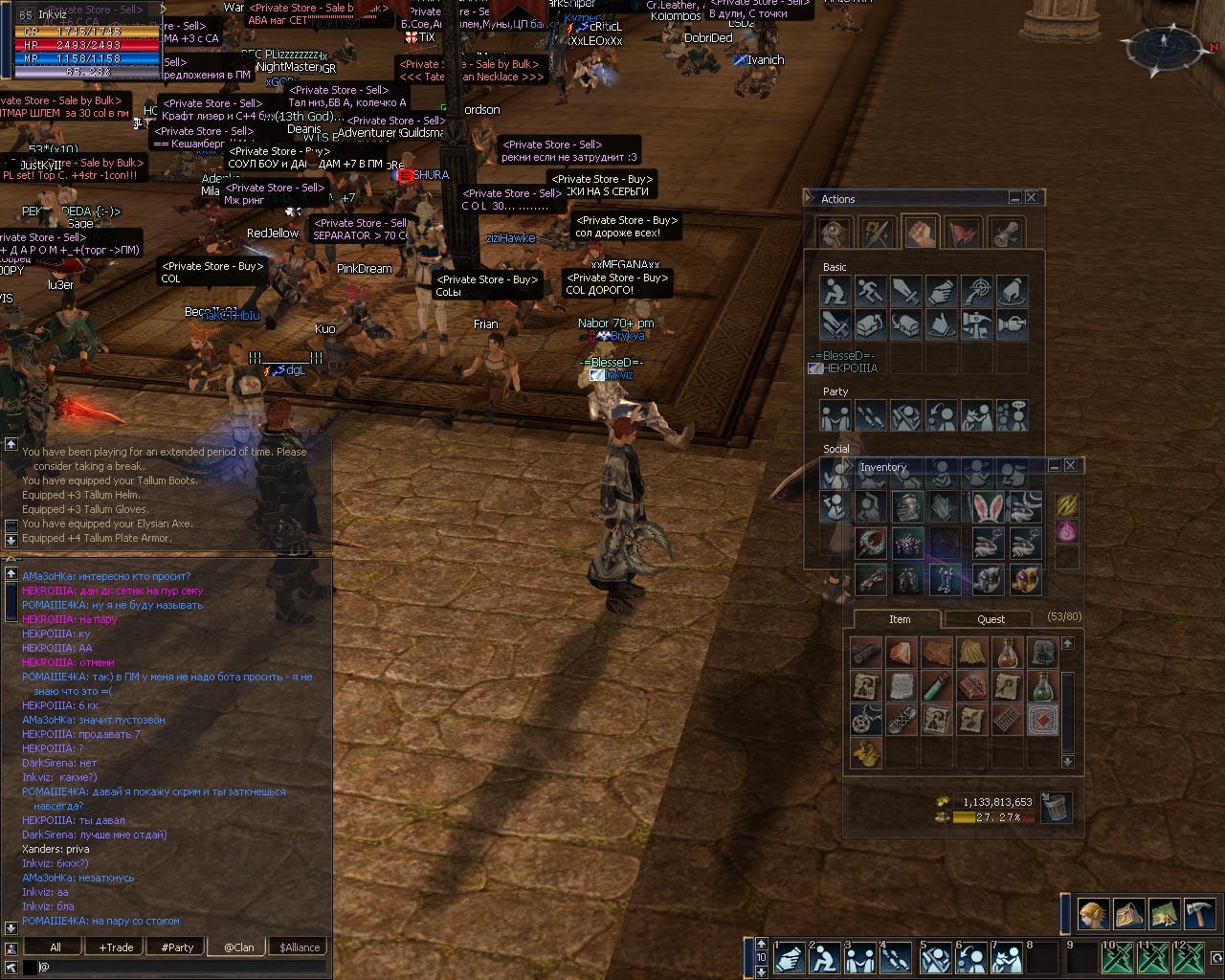Open the map icon in the menu bar
The height and width of the screenshot is (980, 1225).
1164,914
